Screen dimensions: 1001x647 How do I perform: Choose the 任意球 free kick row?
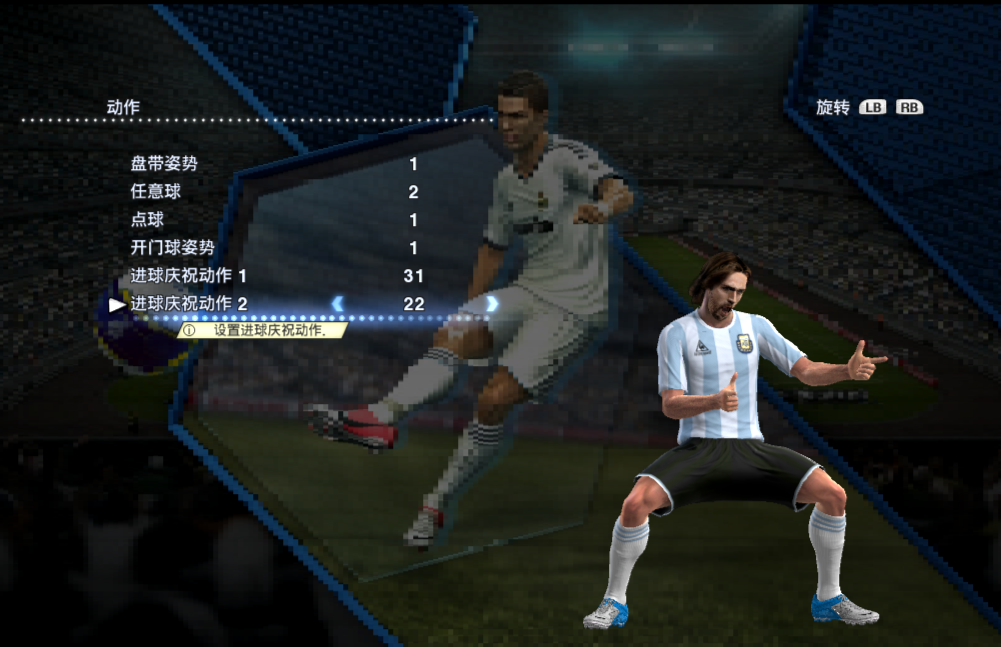[156, 192]
